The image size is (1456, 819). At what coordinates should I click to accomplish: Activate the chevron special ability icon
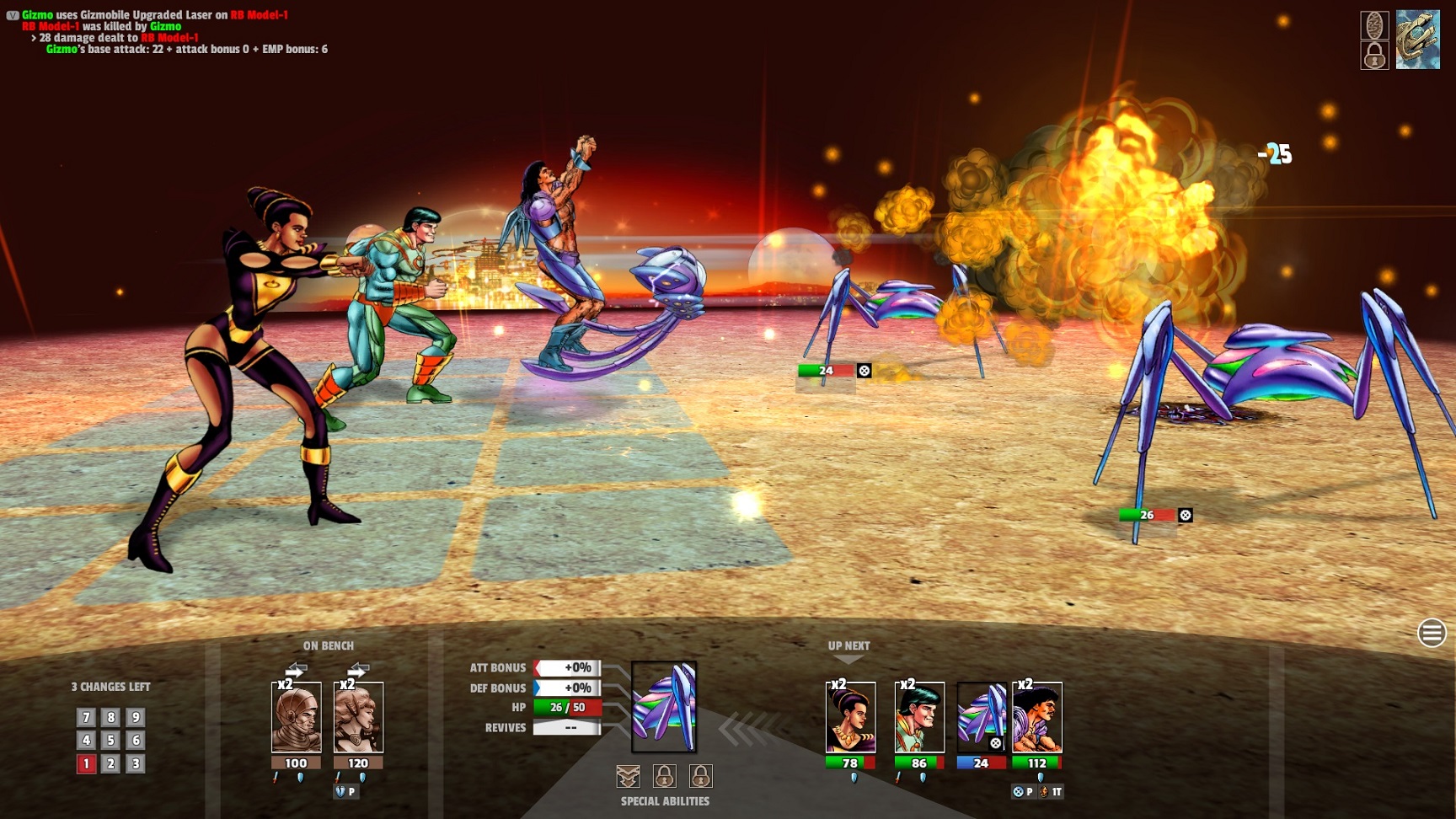point(629,776)
